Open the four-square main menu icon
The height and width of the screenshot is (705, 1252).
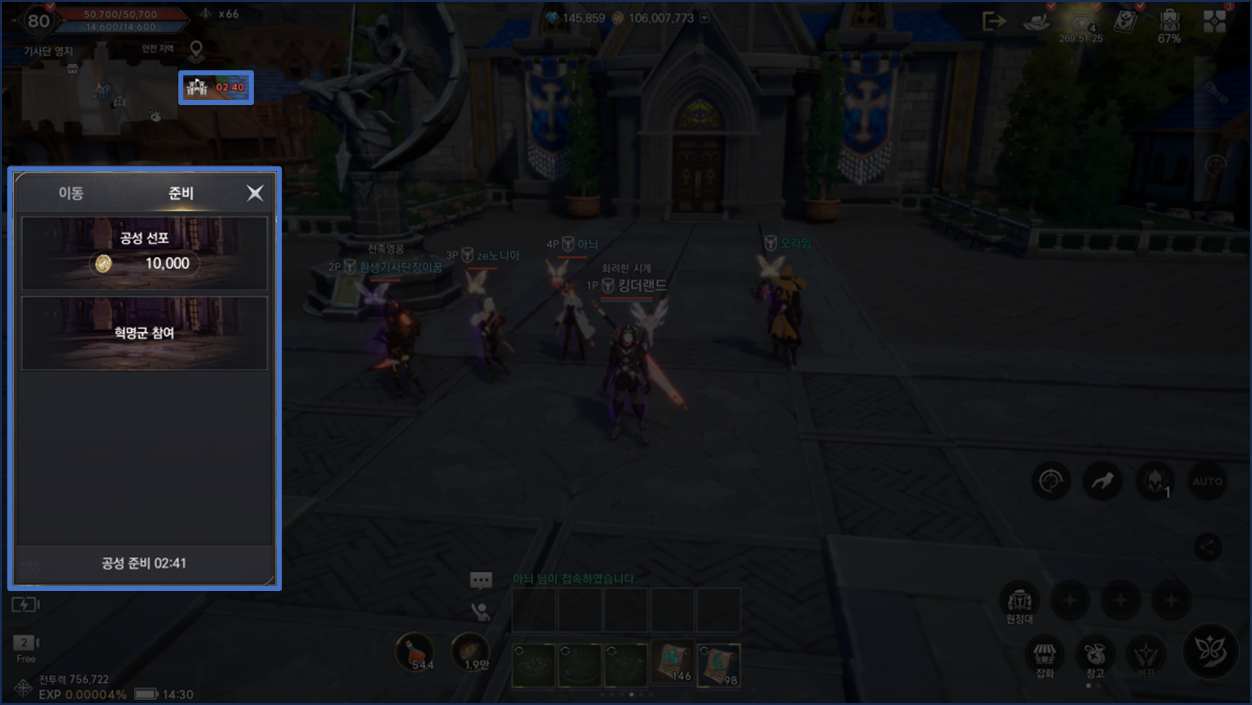click(x=1215, y=22)
